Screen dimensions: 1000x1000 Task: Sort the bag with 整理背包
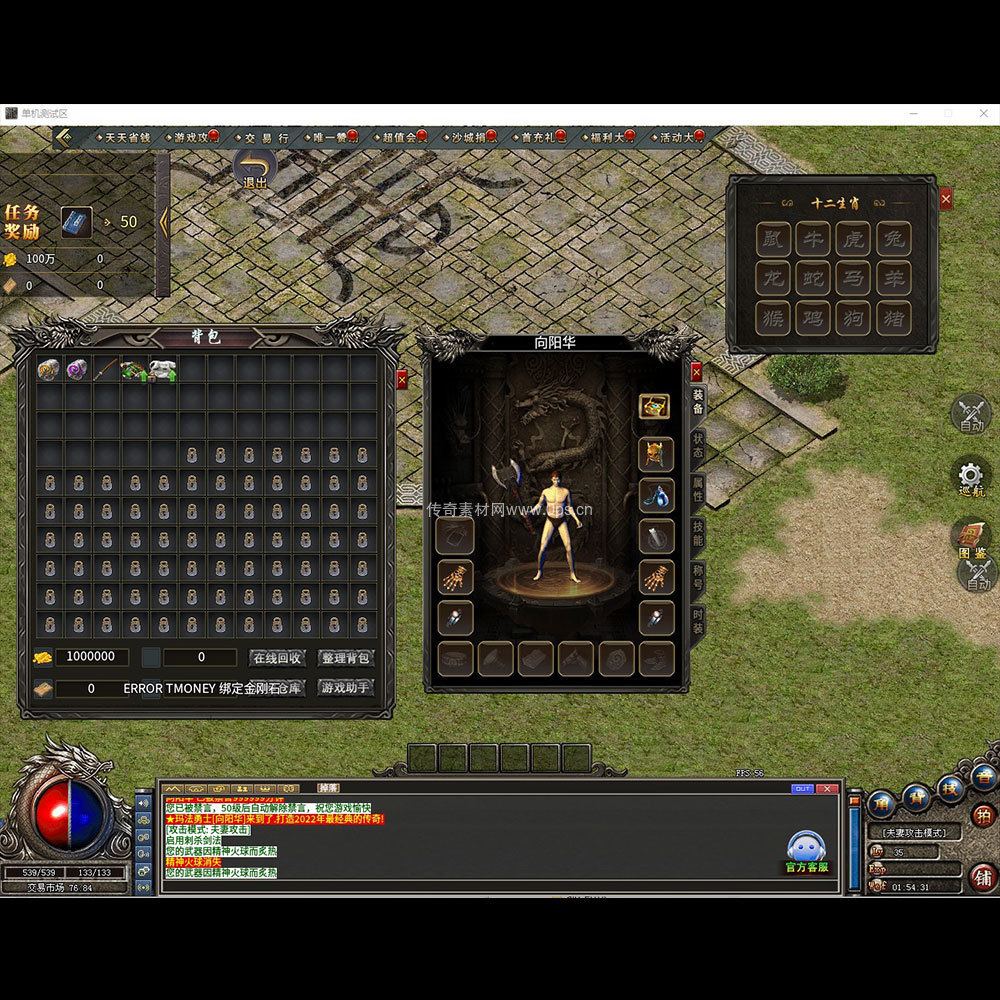pos(345,658)
